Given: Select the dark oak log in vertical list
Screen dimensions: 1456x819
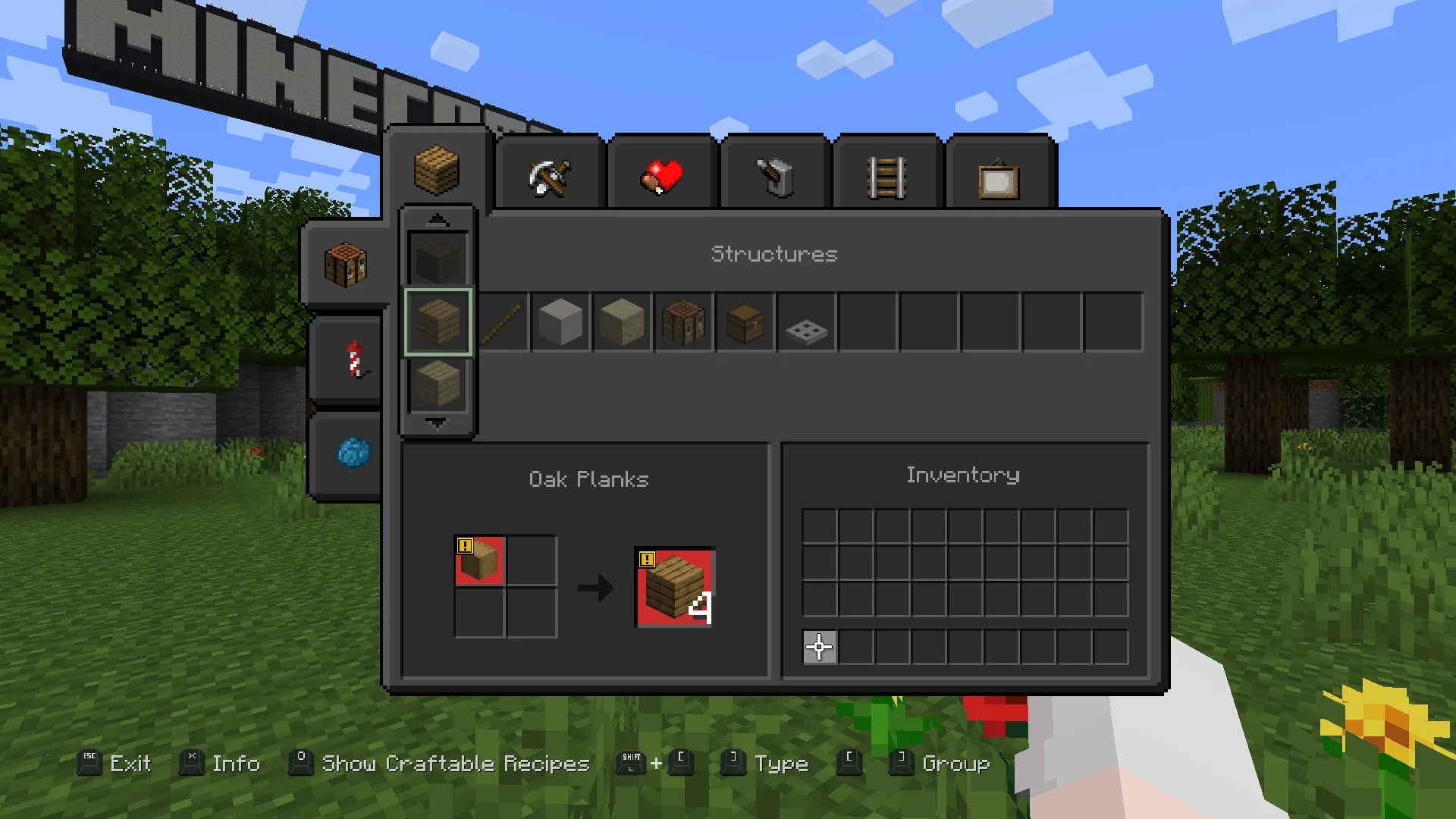Looking at the screenshot, I should pyautogui.click(x=438, y=258).
